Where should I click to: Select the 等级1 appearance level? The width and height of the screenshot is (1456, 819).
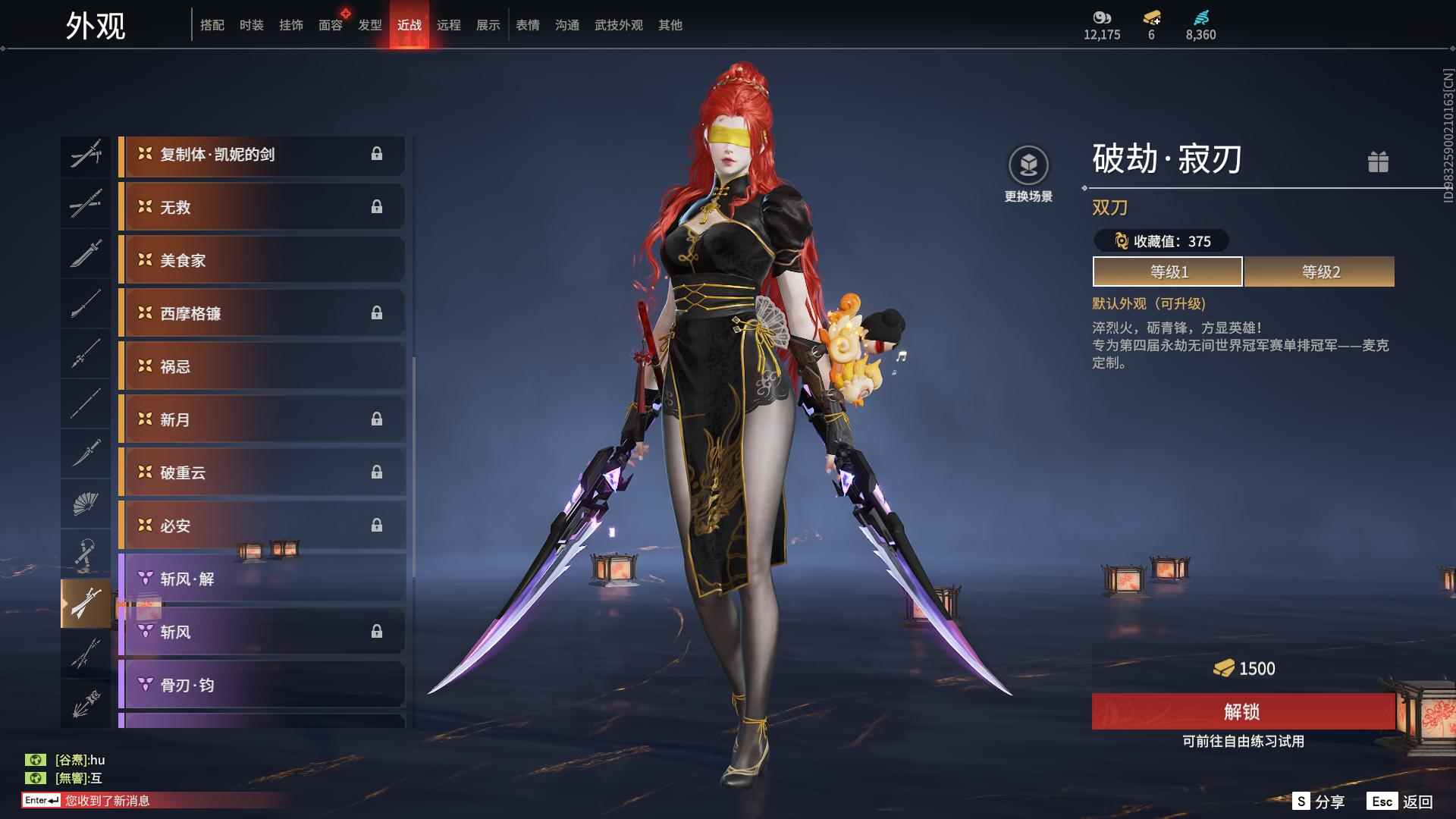click(x=1167, y=271)
